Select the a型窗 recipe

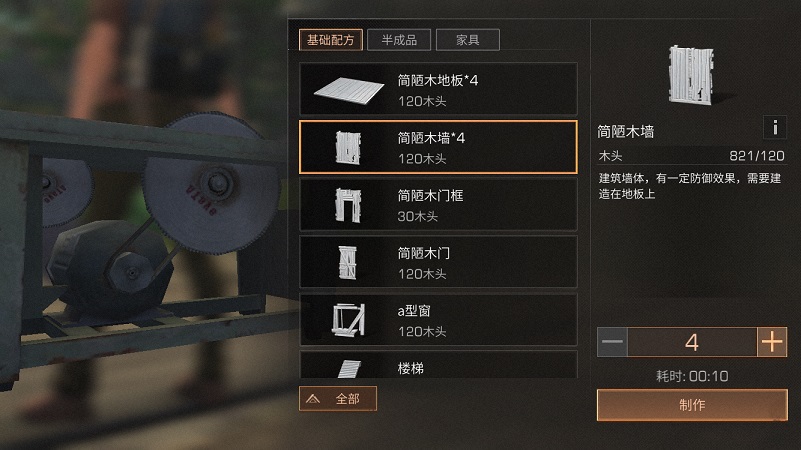click(438, 319)
